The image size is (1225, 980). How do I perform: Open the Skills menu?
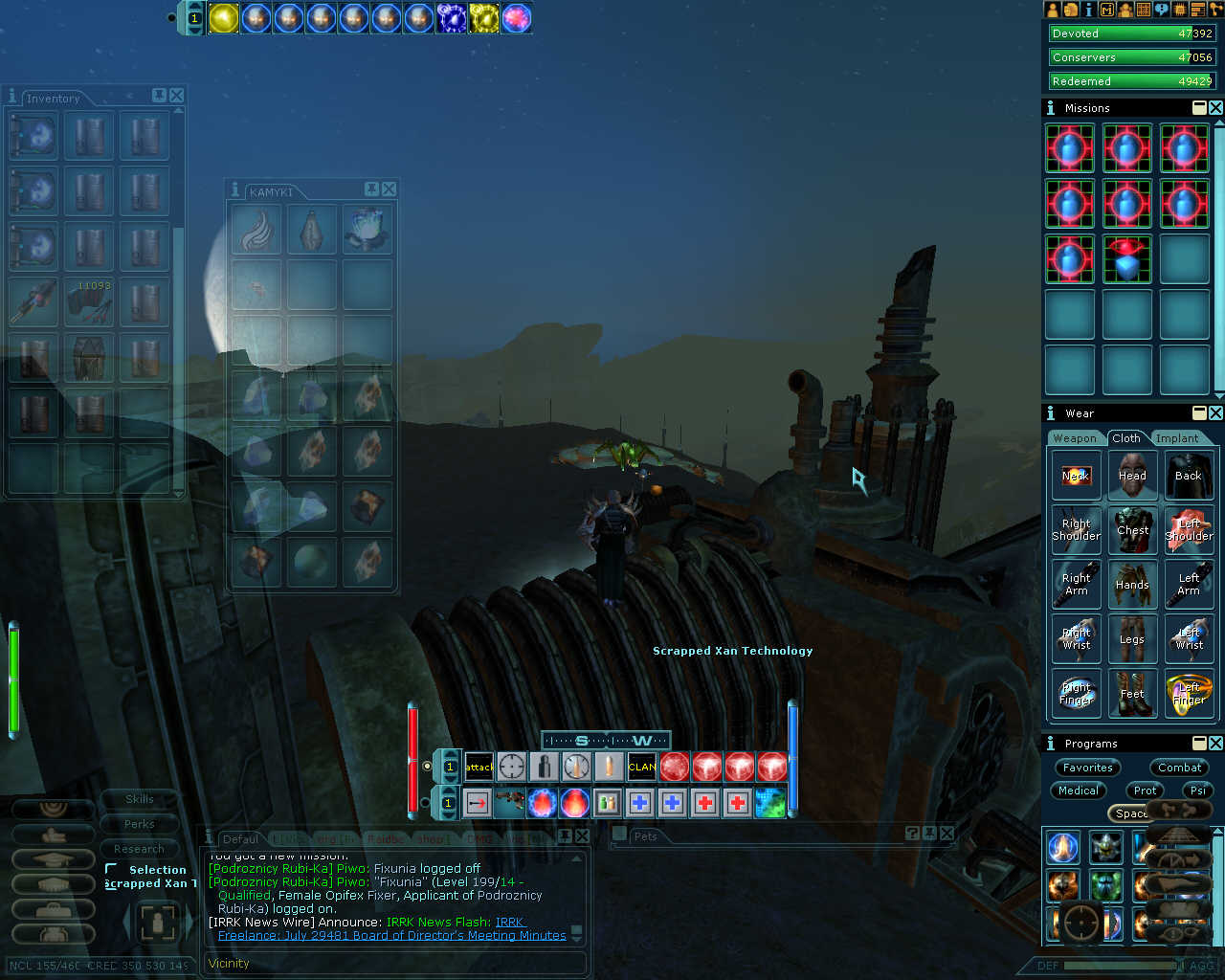140,799
